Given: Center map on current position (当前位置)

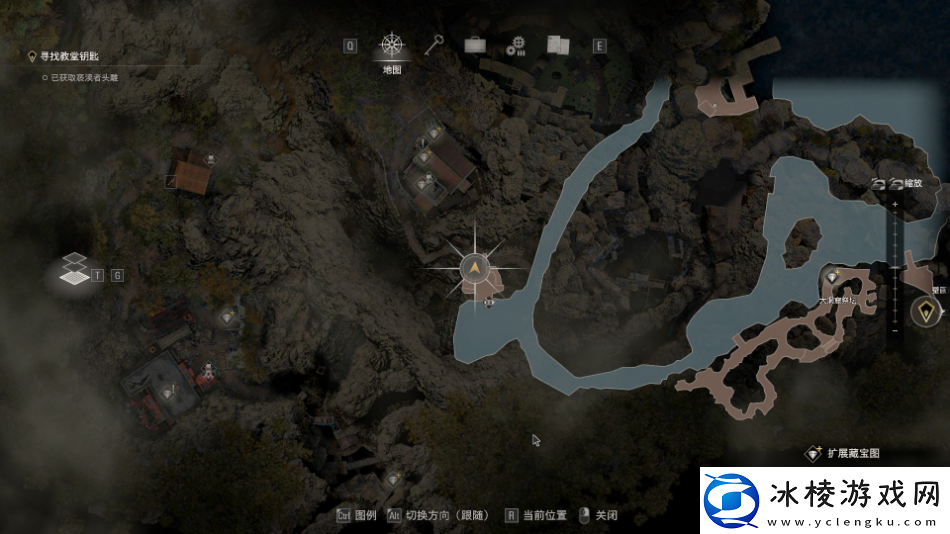Looking at the screenshot, I should click(x=537, y=516).
